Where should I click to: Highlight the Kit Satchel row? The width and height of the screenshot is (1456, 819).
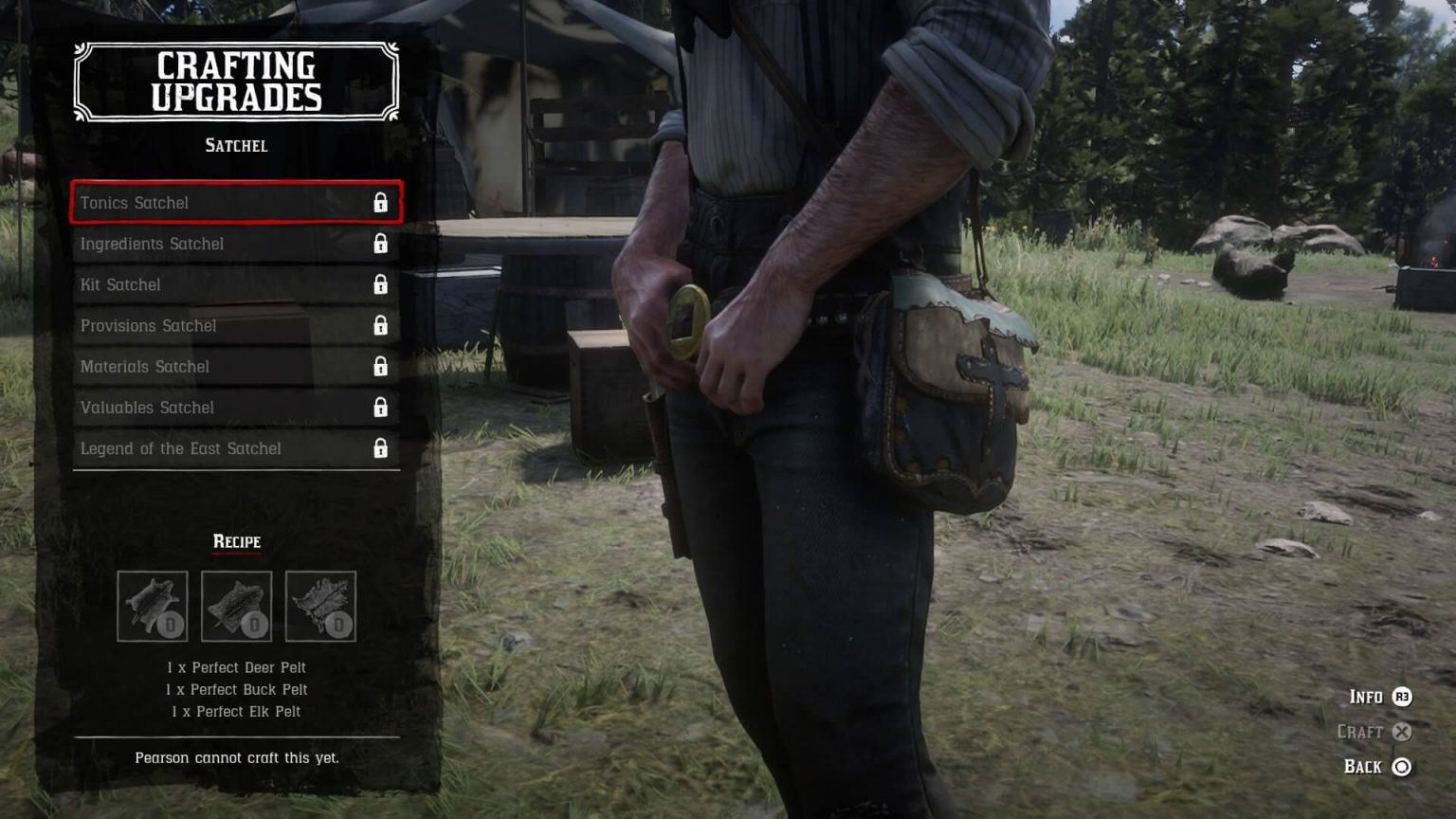click(x=235, y=284)
